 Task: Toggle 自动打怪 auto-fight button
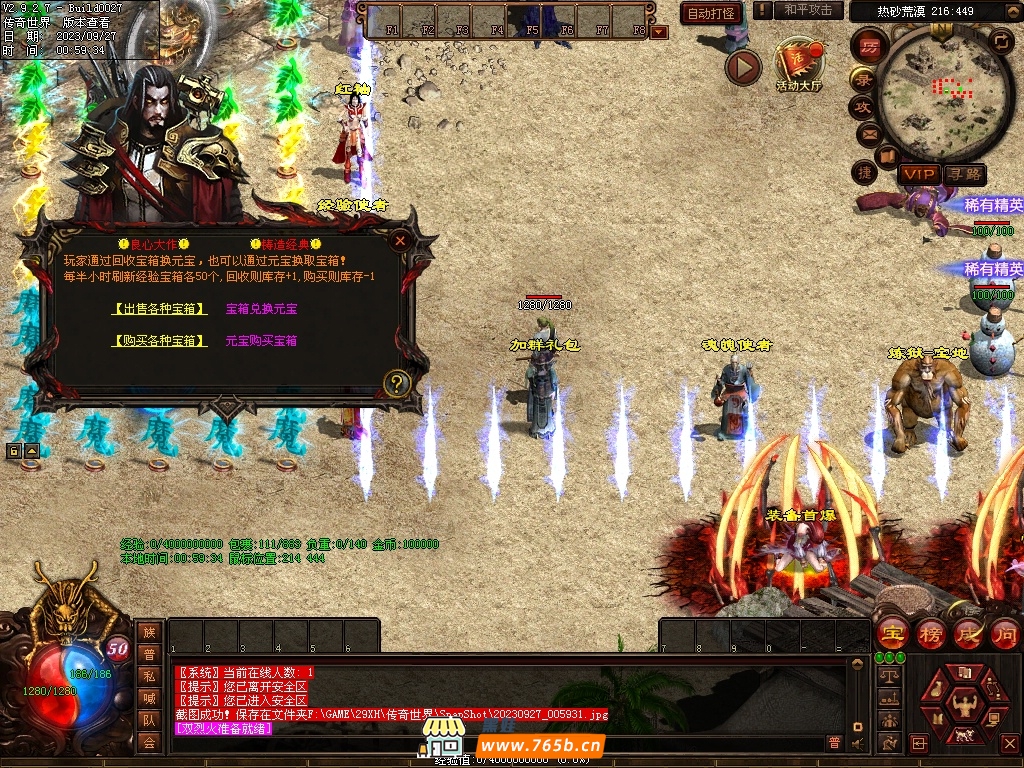point(711,13)
